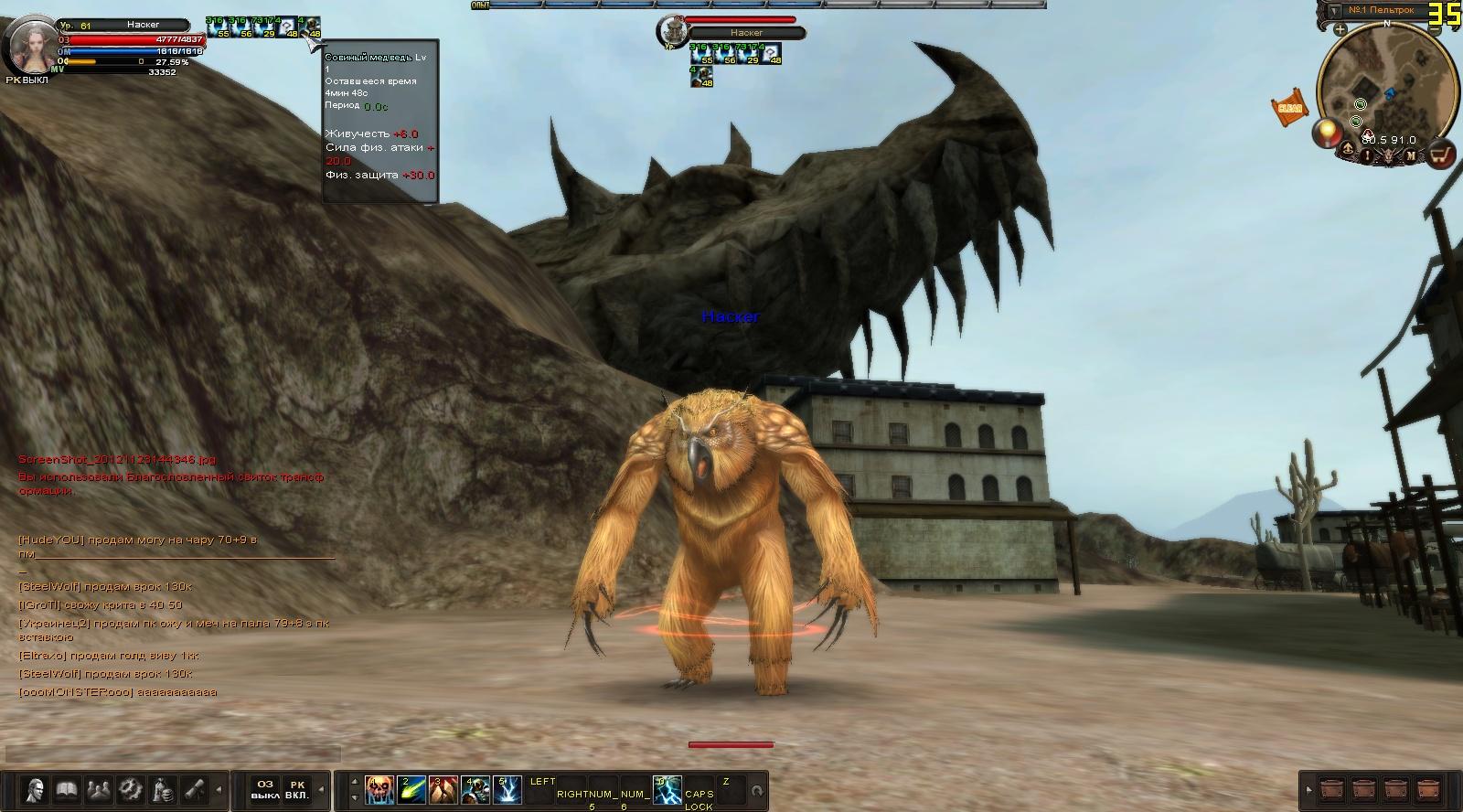Open the gear-shaped settings icon

coord(130,790)
